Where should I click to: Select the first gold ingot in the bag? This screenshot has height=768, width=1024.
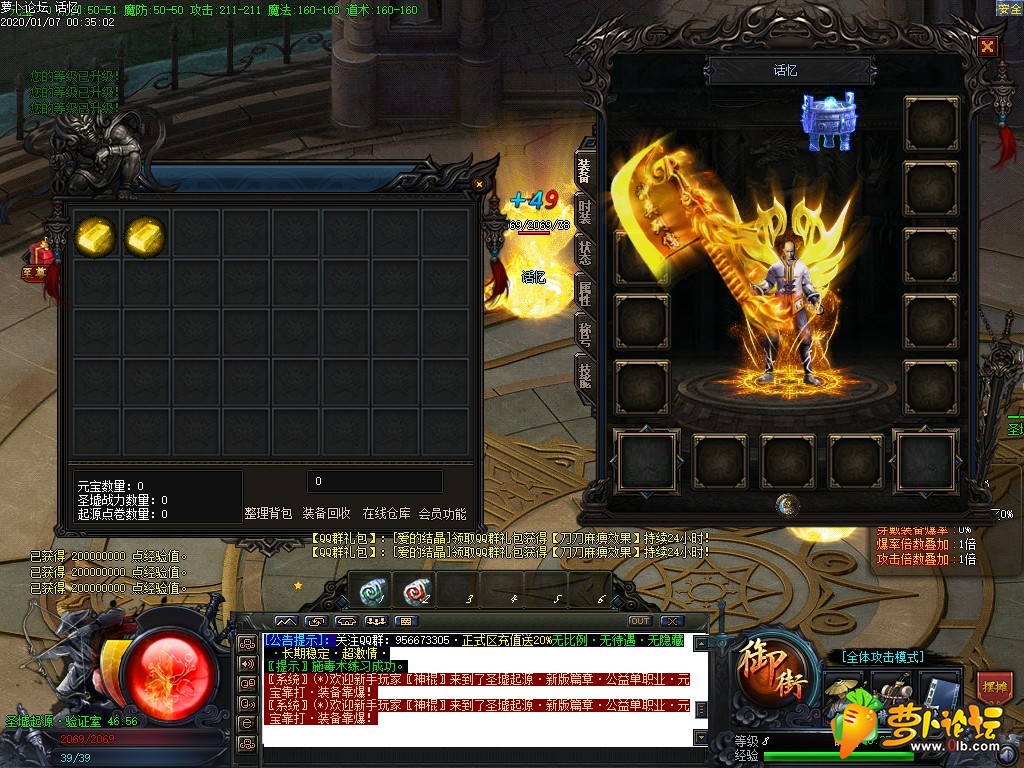click(x=95, y=235)
